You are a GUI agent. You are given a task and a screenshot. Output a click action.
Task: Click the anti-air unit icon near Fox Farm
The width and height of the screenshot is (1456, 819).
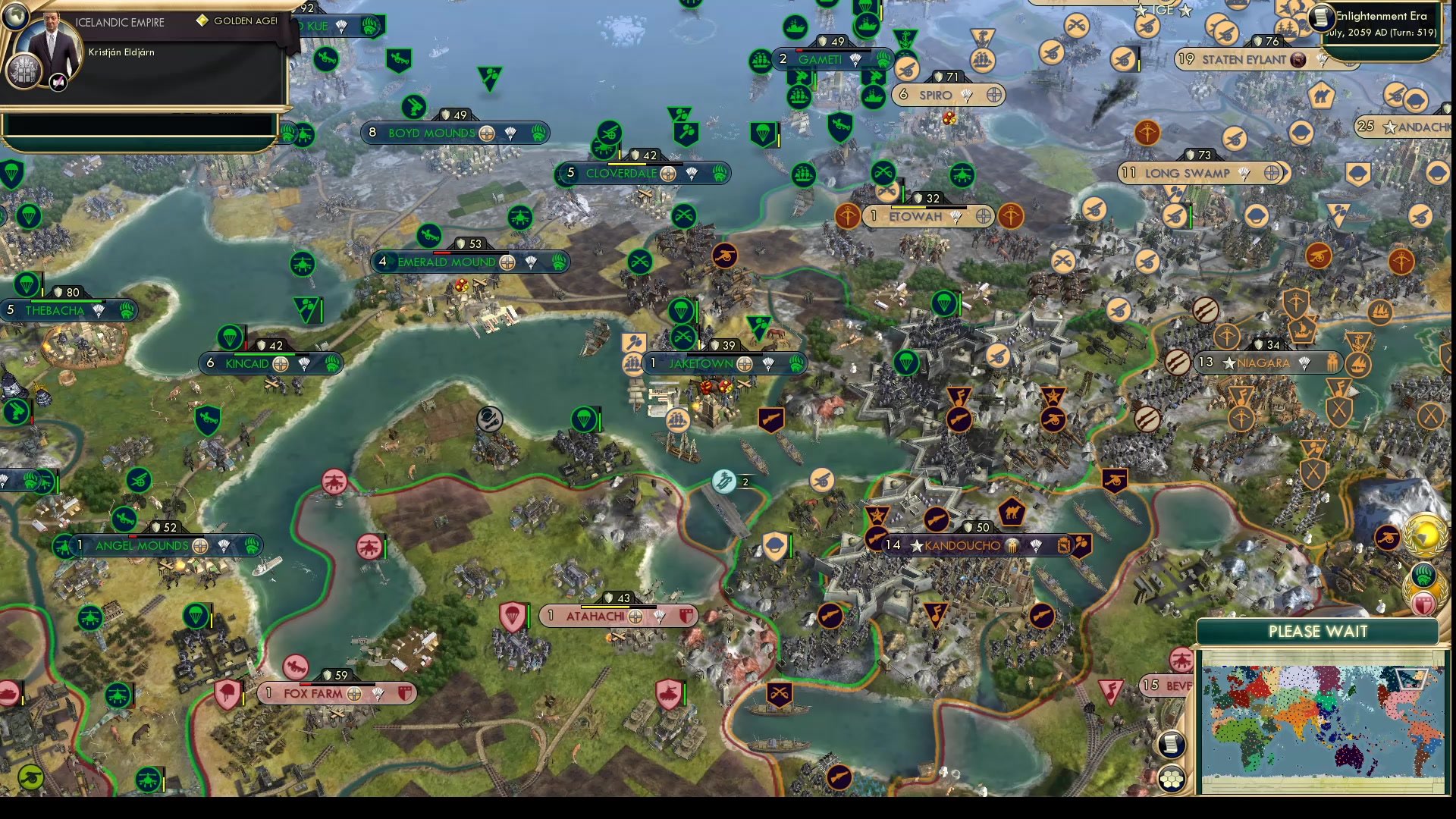[x=296, y=668]
